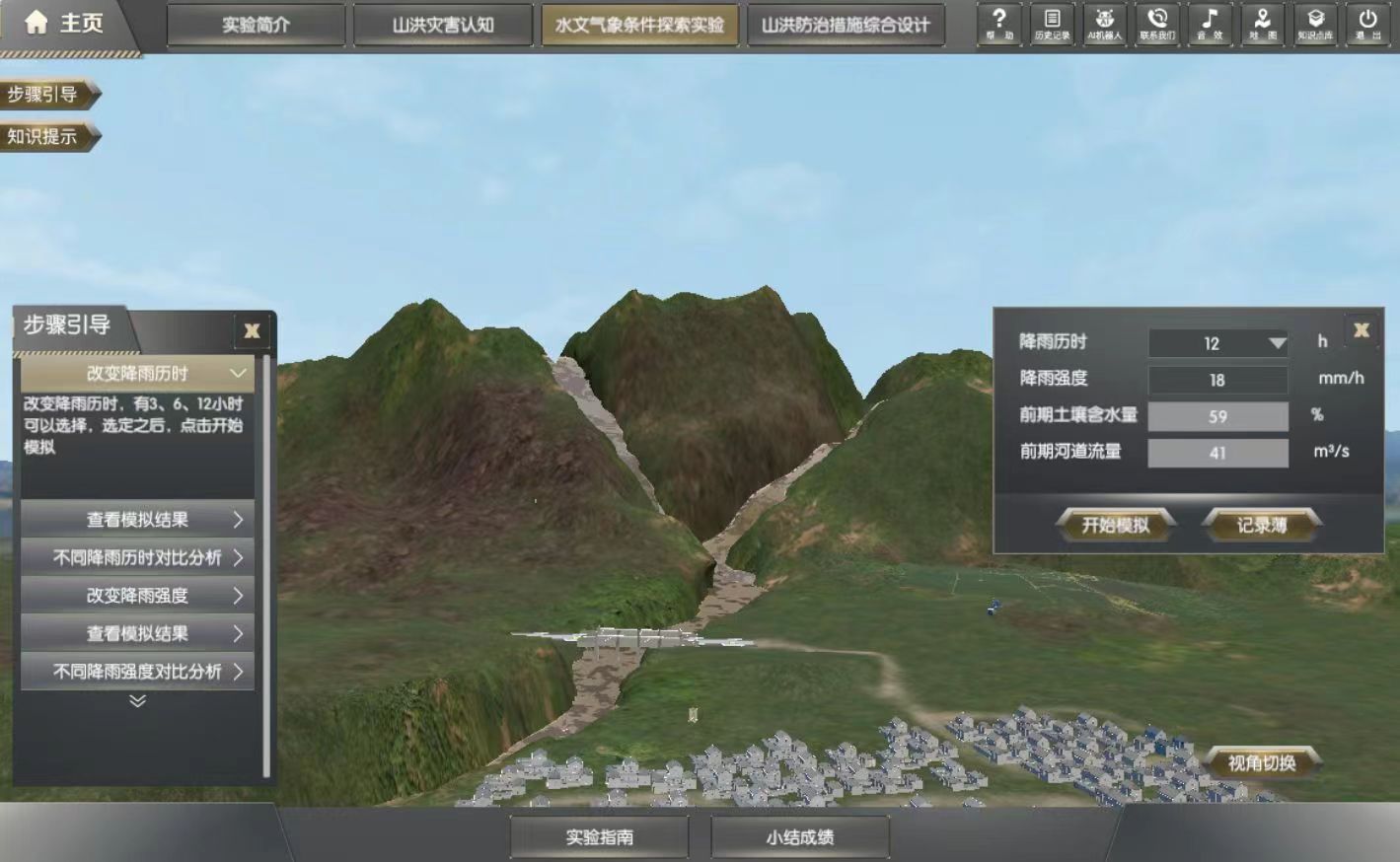The image size is (1400, 862).
Task: Open the 小结成绩 summary scores
Action: (x=799, y=836)
